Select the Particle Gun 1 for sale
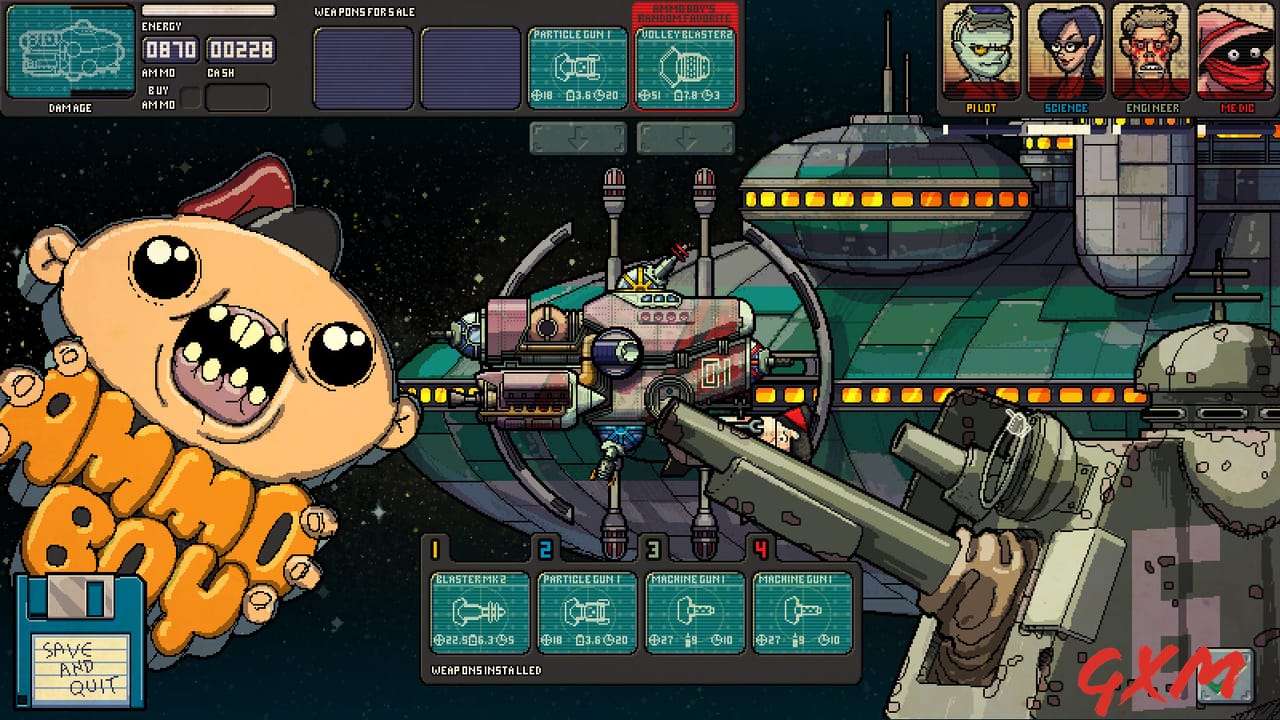The height and width of the screenshot is (720, 1280). pyautogui.click(x=577, y=67)
